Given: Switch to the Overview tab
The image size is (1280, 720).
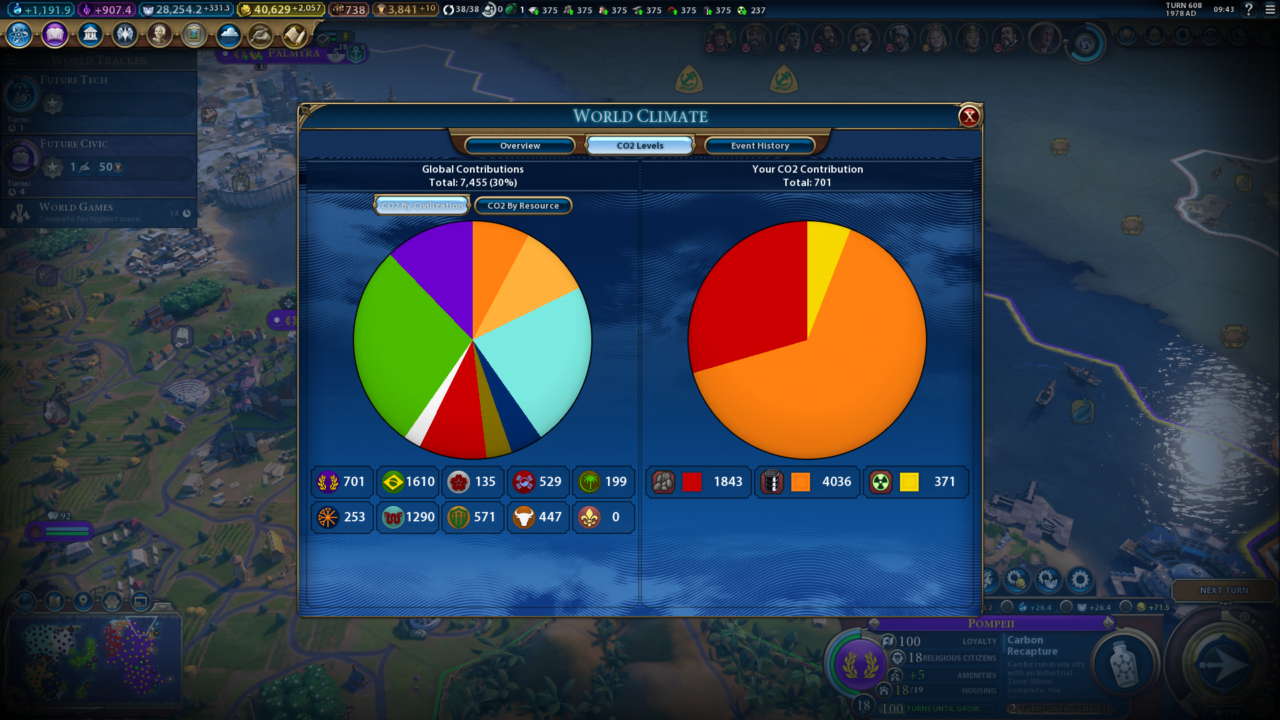Looking at the screenshot, I should tap(519, 144).
